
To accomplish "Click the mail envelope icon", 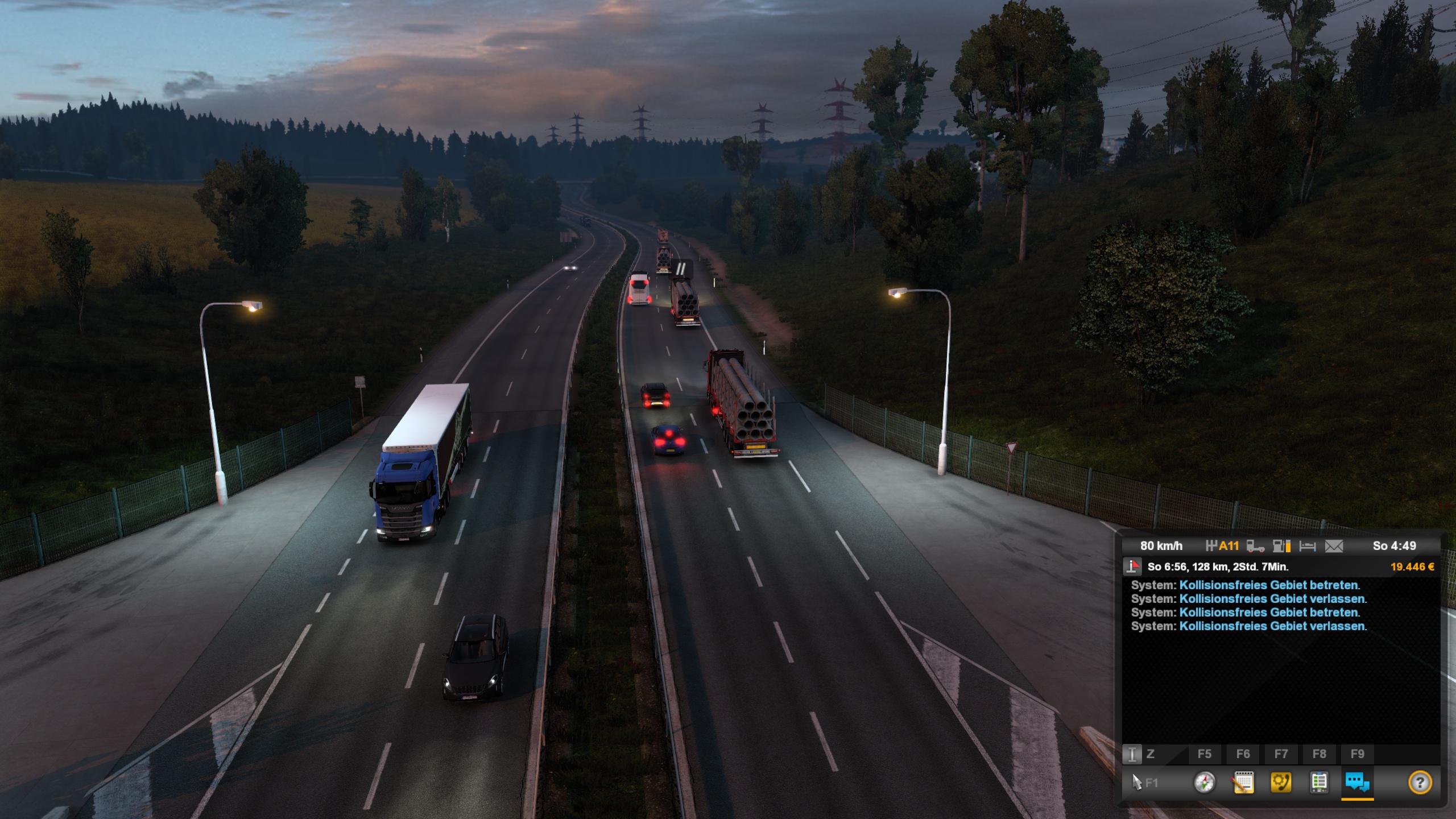I will click(1334, 547).
